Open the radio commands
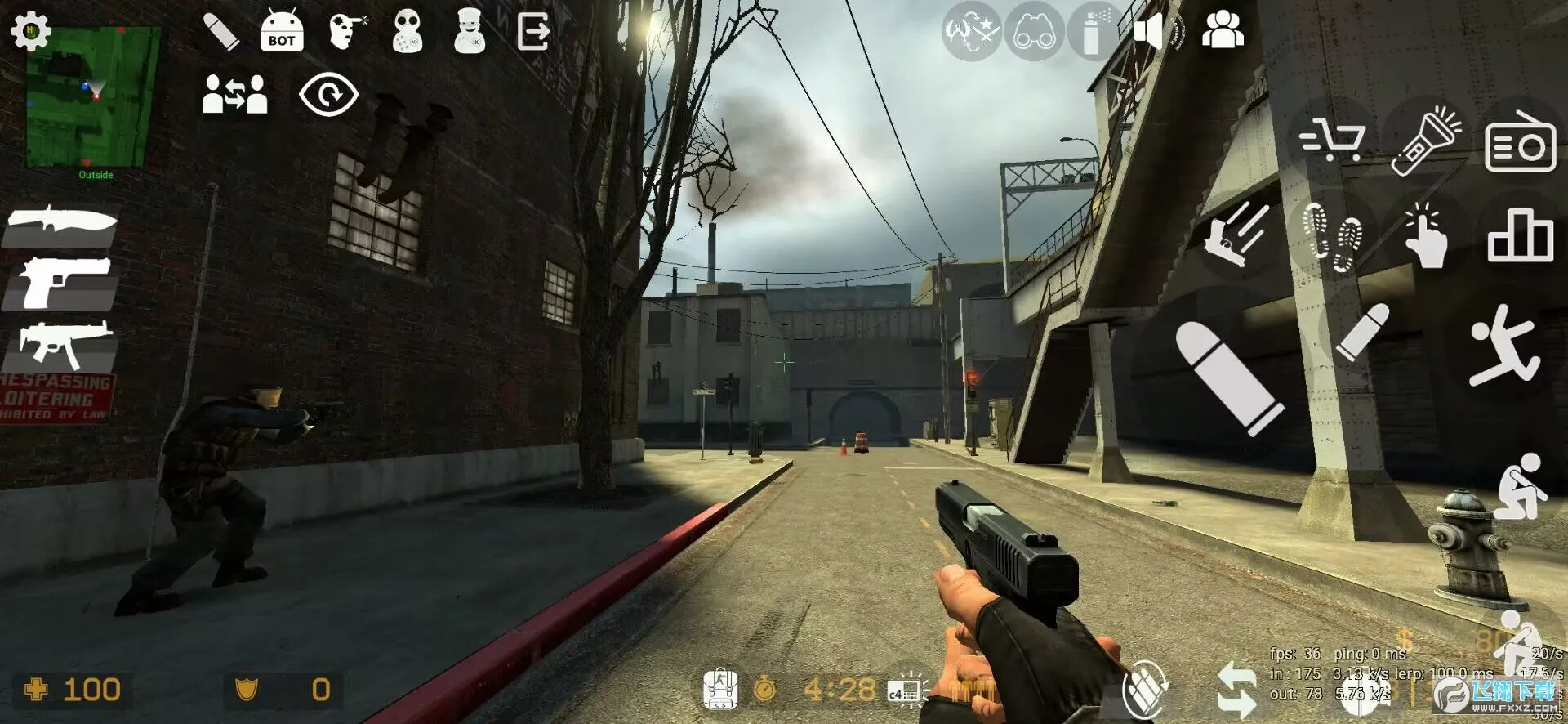 [x=1520, y=142]
